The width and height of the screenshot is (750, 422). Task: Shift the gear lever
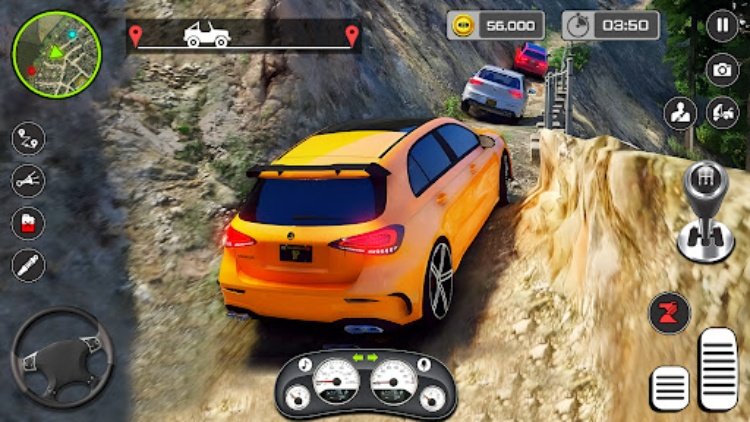[x=706, y=211]
